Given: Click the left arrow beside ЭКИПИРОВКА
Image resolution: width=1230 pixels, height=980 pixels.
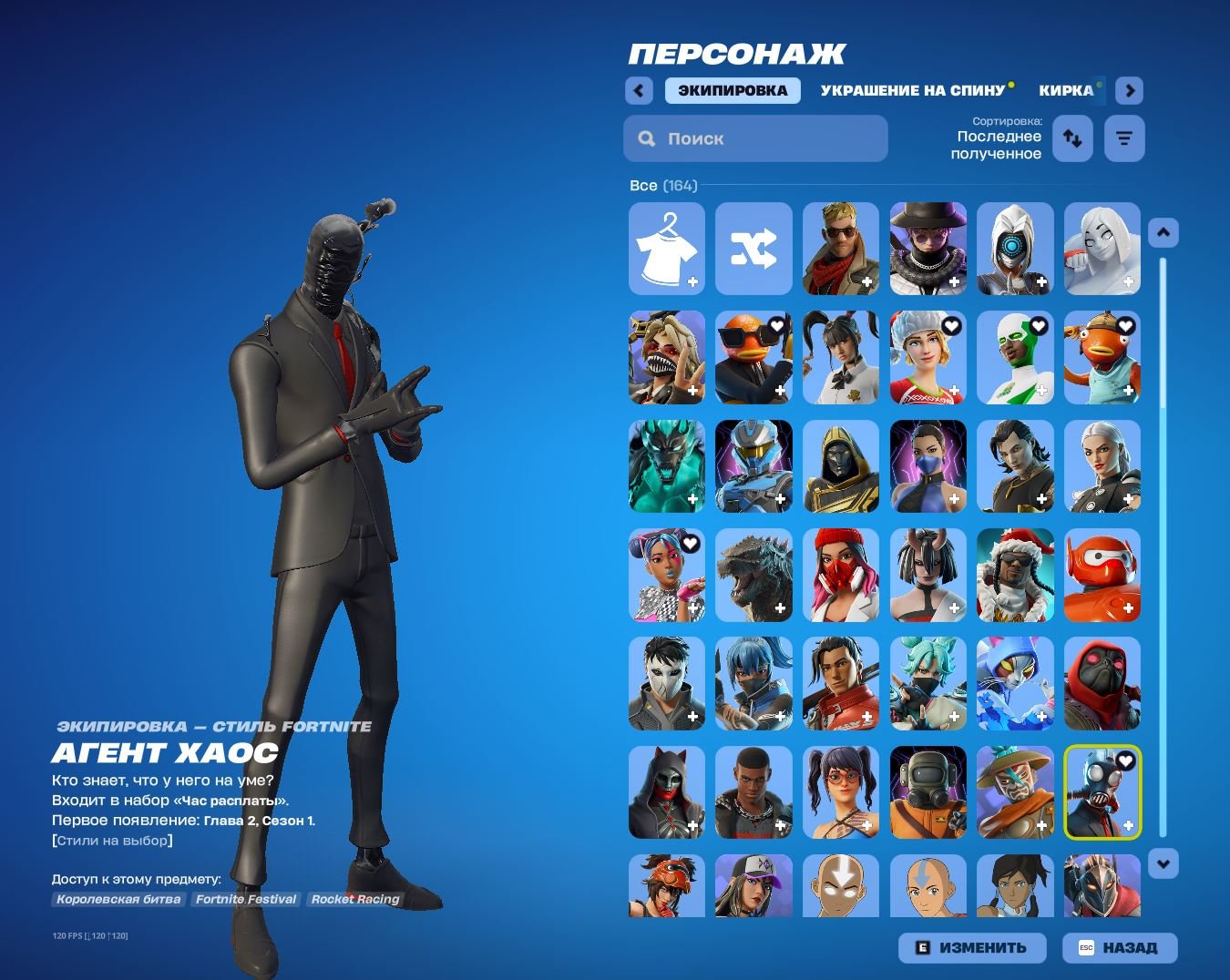Looking at the screenshot, I should (x=638, y=90).
